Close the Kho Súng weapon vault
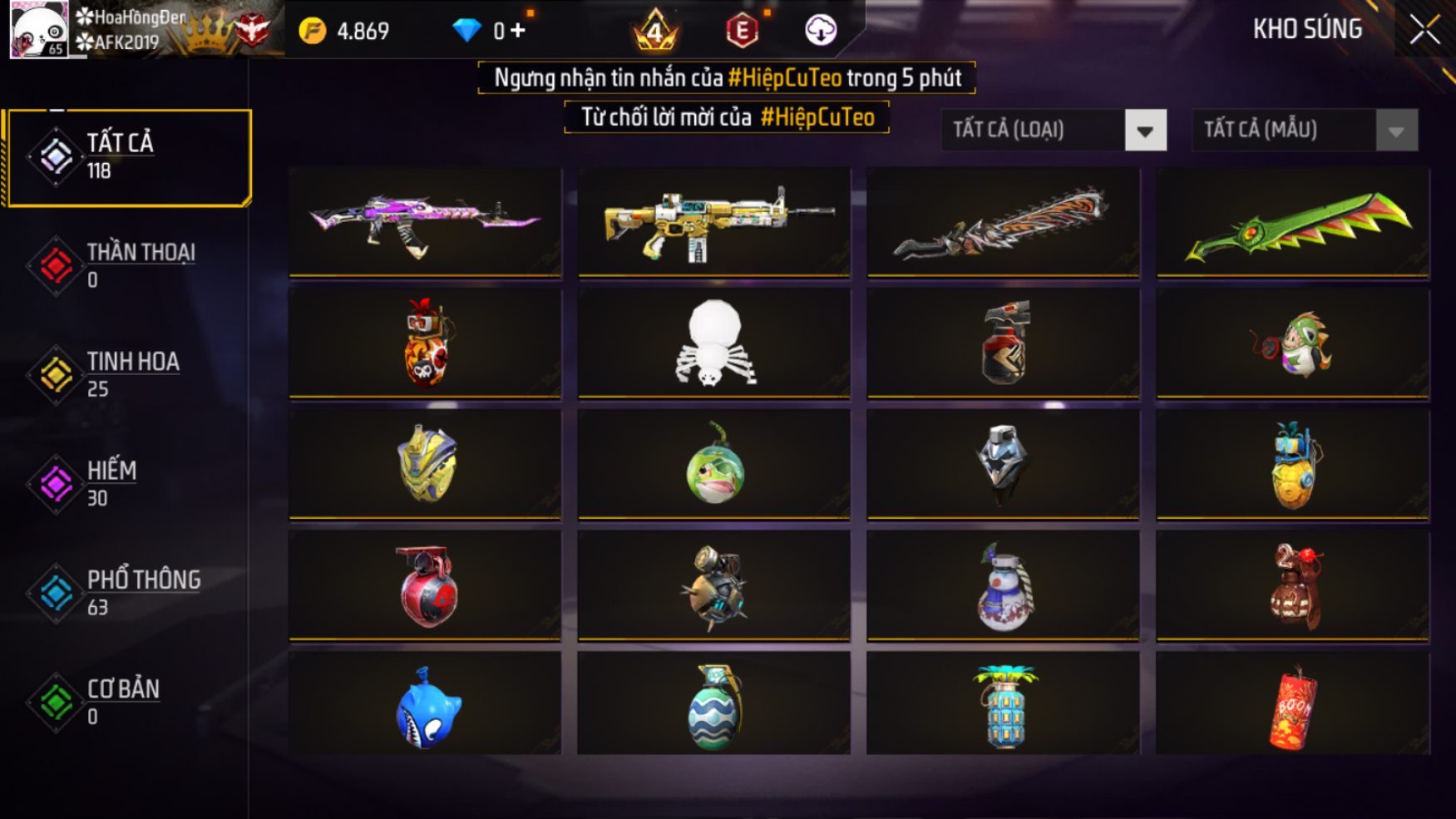 pos(1424,30)
